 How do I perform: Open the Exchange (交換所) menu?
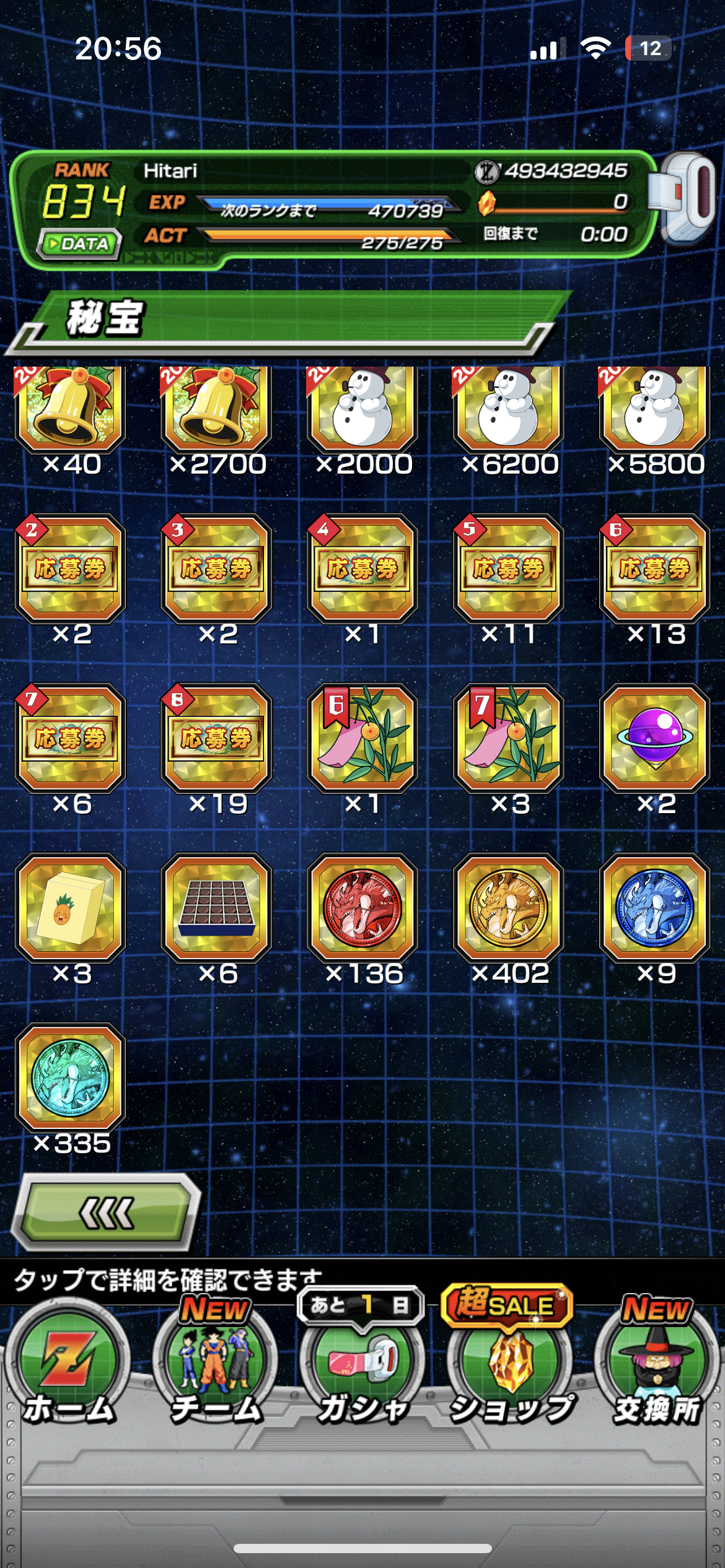click(656, 1370)
